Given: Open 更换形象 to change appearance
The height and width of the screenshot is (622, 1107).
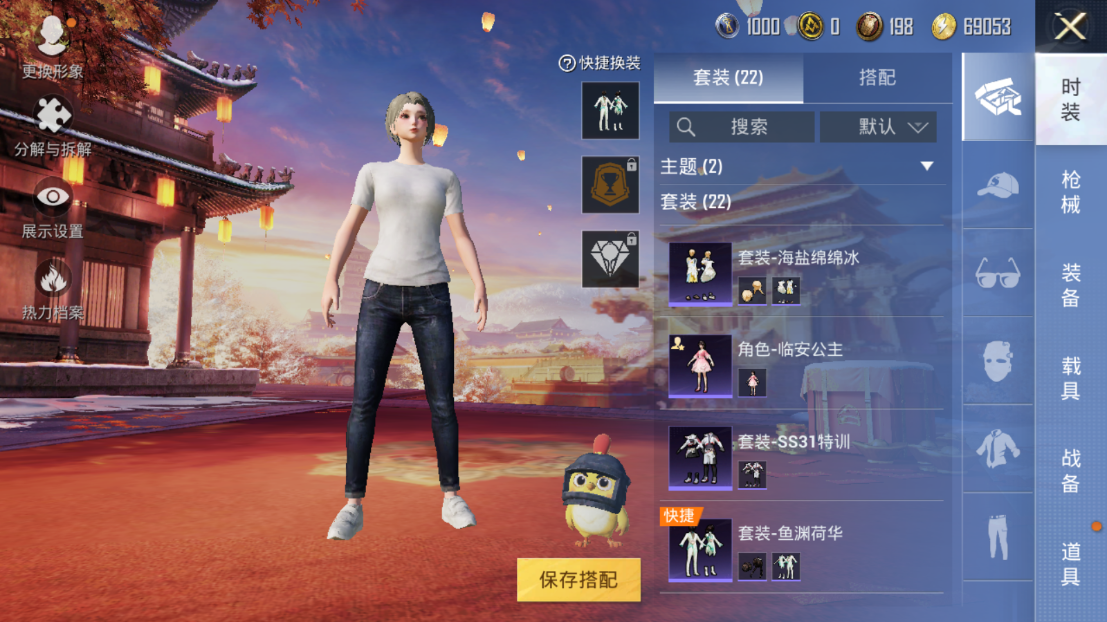Looking at the screenshot, I should (x=52, y=47).
